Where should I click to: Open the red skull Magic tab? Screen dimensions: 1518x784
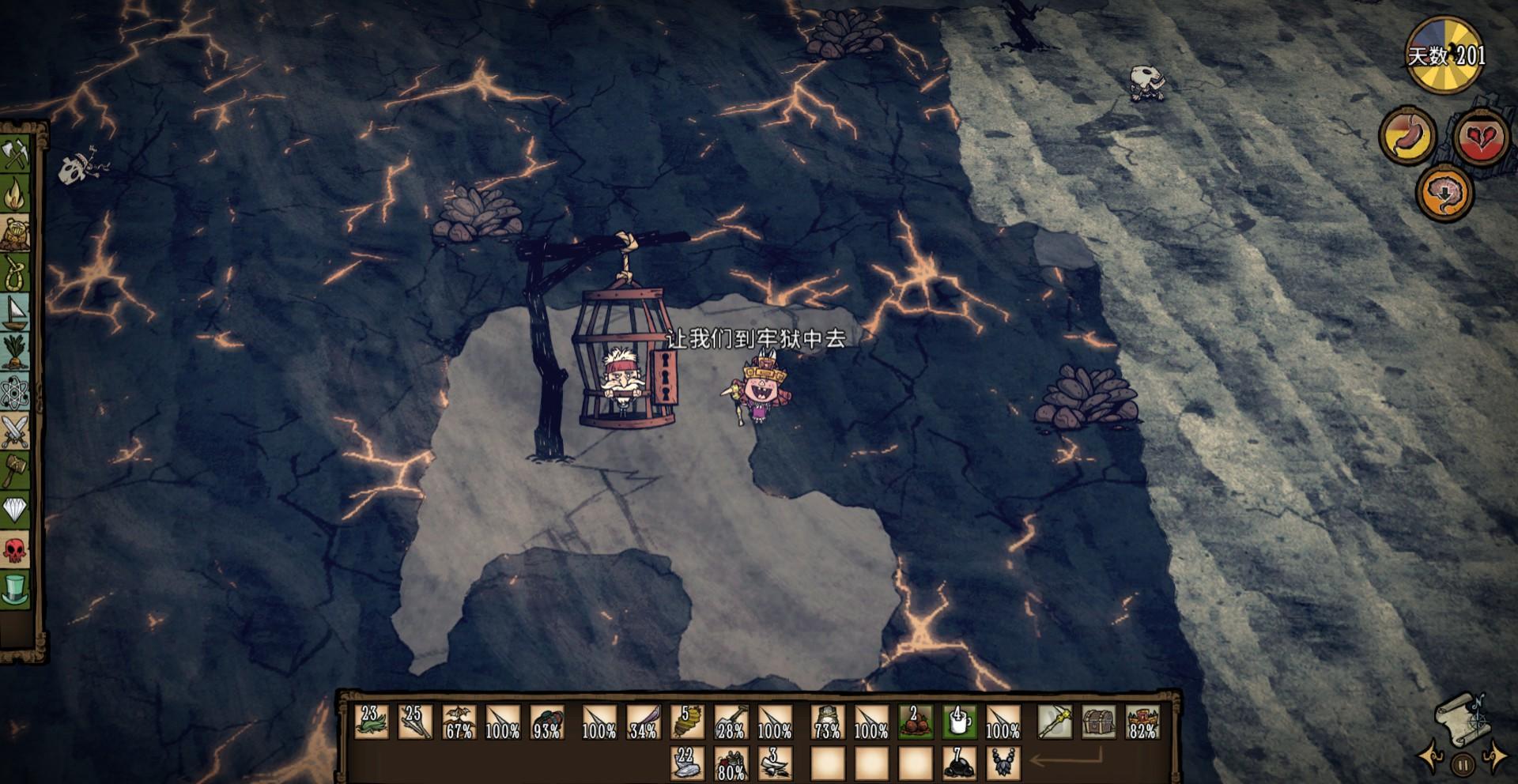15,550
